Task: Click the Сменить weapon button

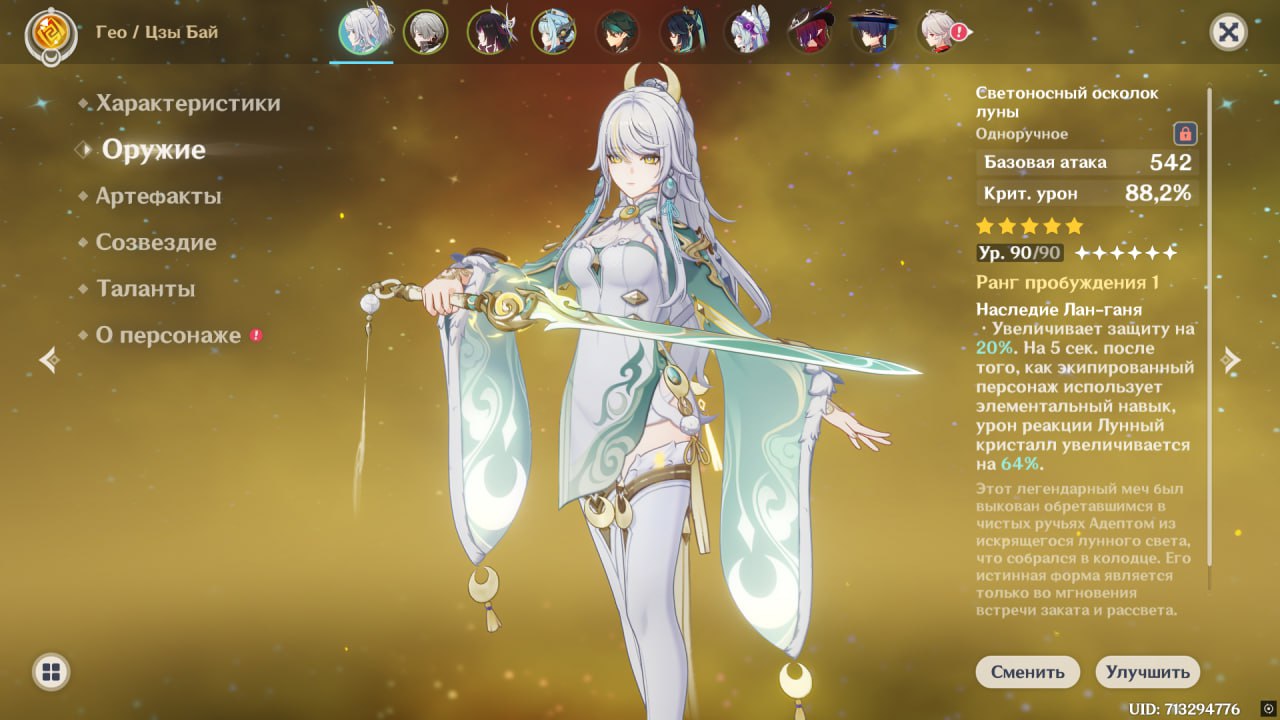Action: (x=1027, y=672)
